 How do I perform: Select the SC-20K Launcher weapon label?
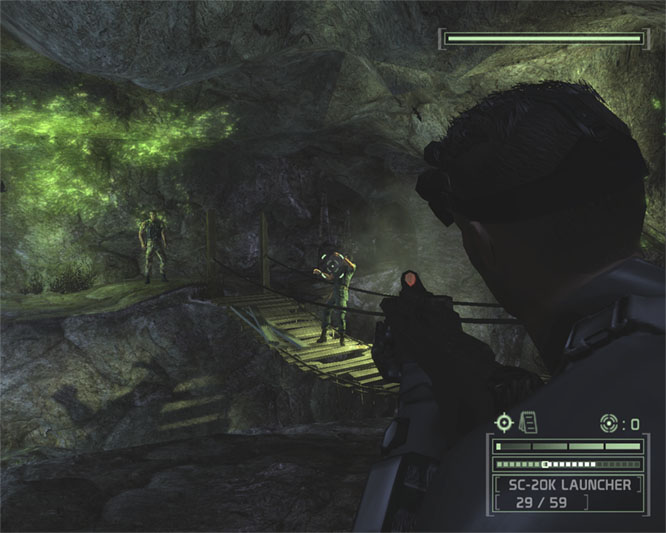pyautogui.click(x=567, y=485)
